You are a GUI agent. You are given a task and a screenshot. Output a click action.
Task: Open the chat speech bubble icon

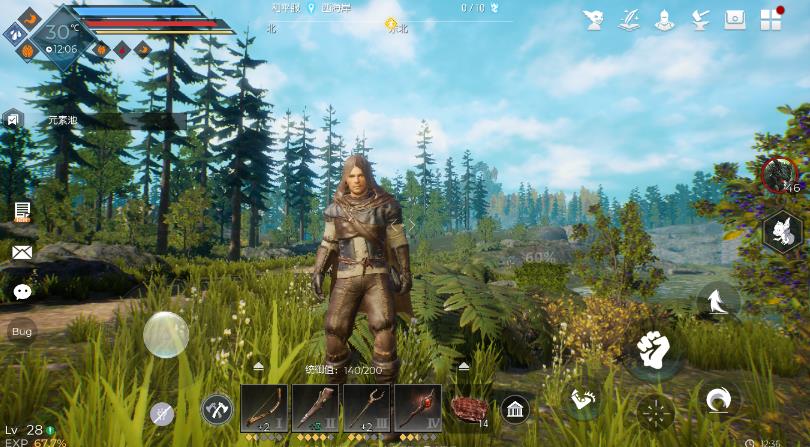pos(22,291)
